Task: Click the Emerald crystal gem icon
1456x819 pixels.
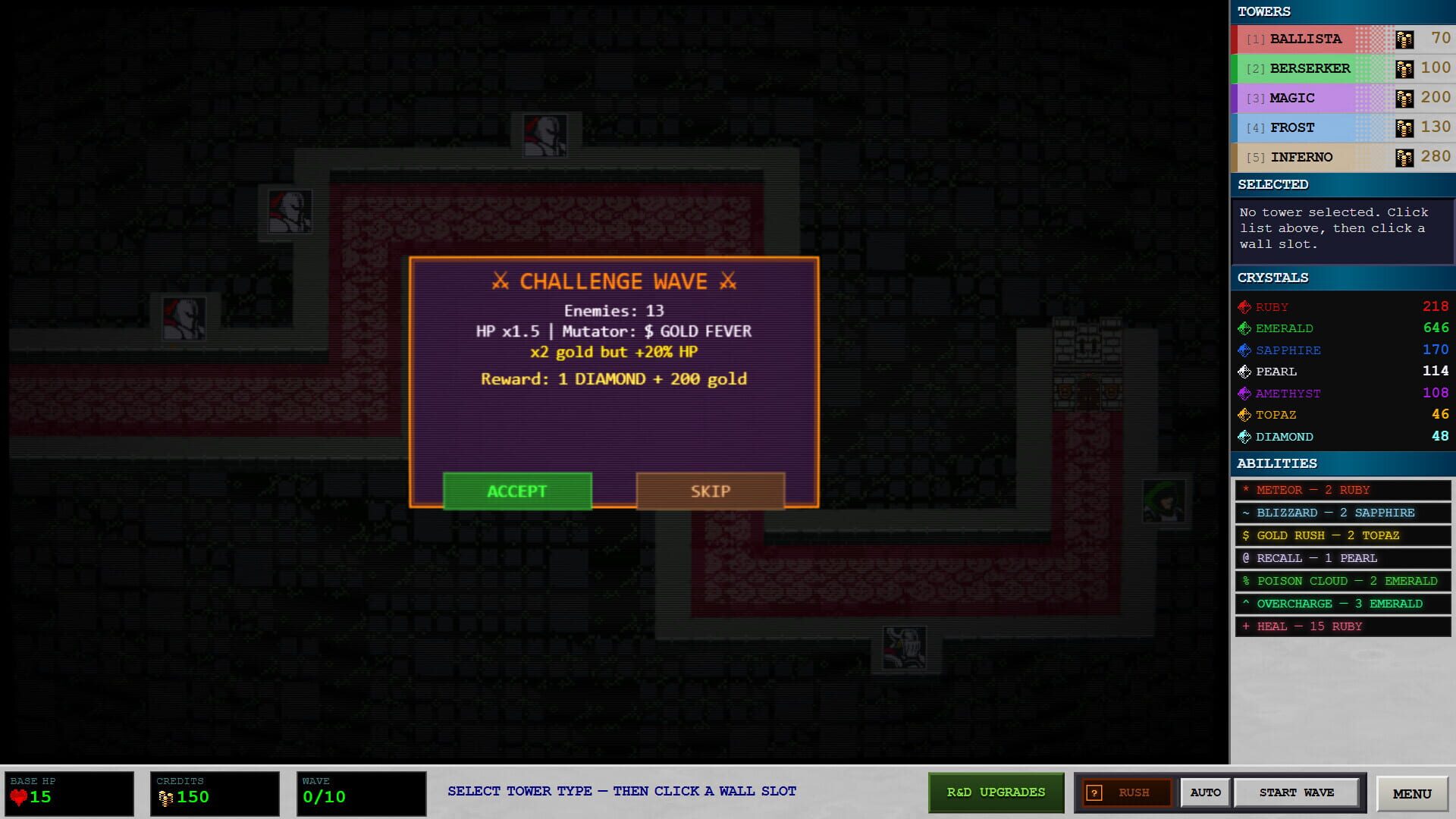Action: 1245,328
